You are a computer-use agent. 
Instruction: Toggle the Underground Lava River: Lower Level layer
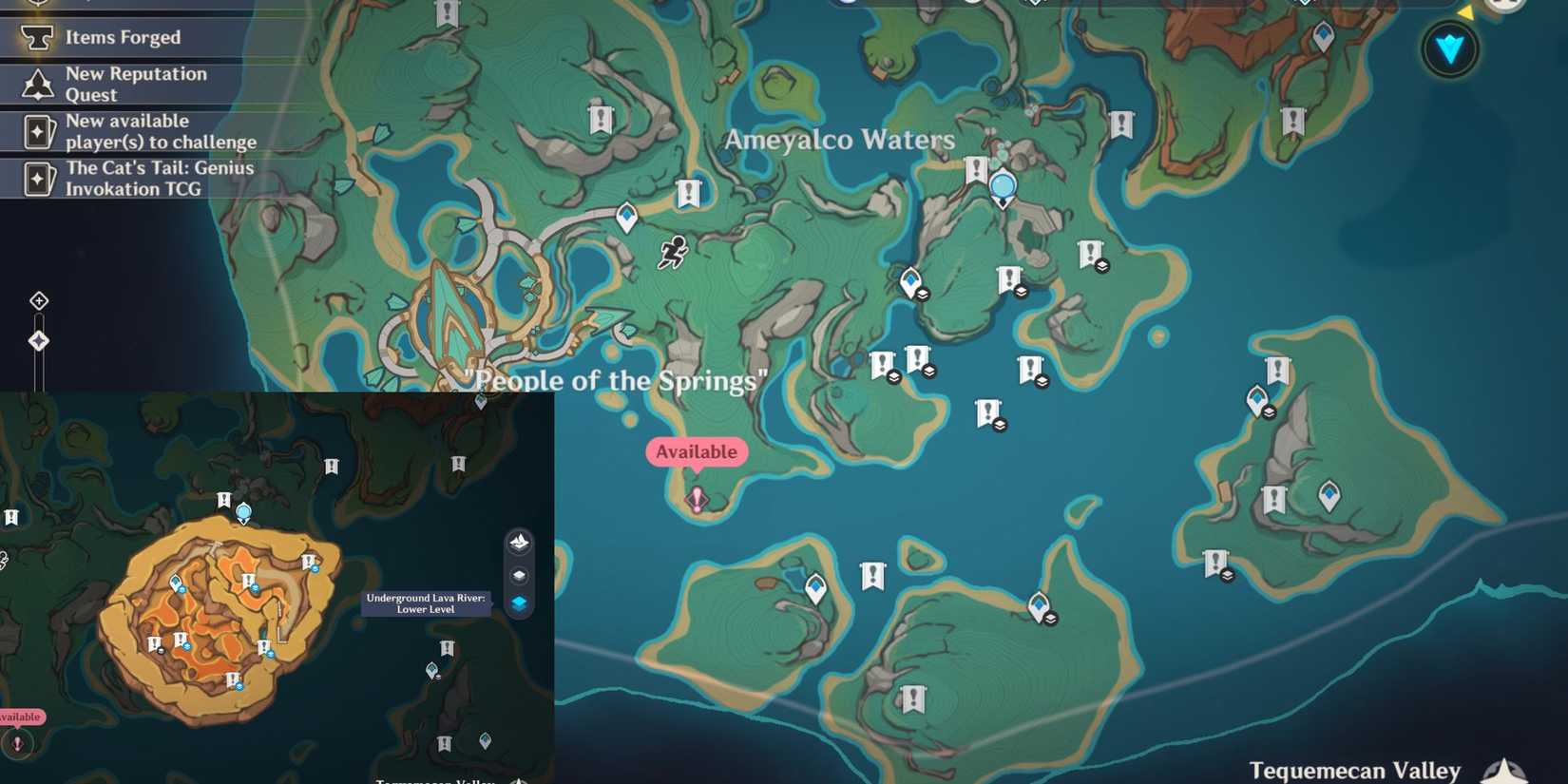coord(519,605)
